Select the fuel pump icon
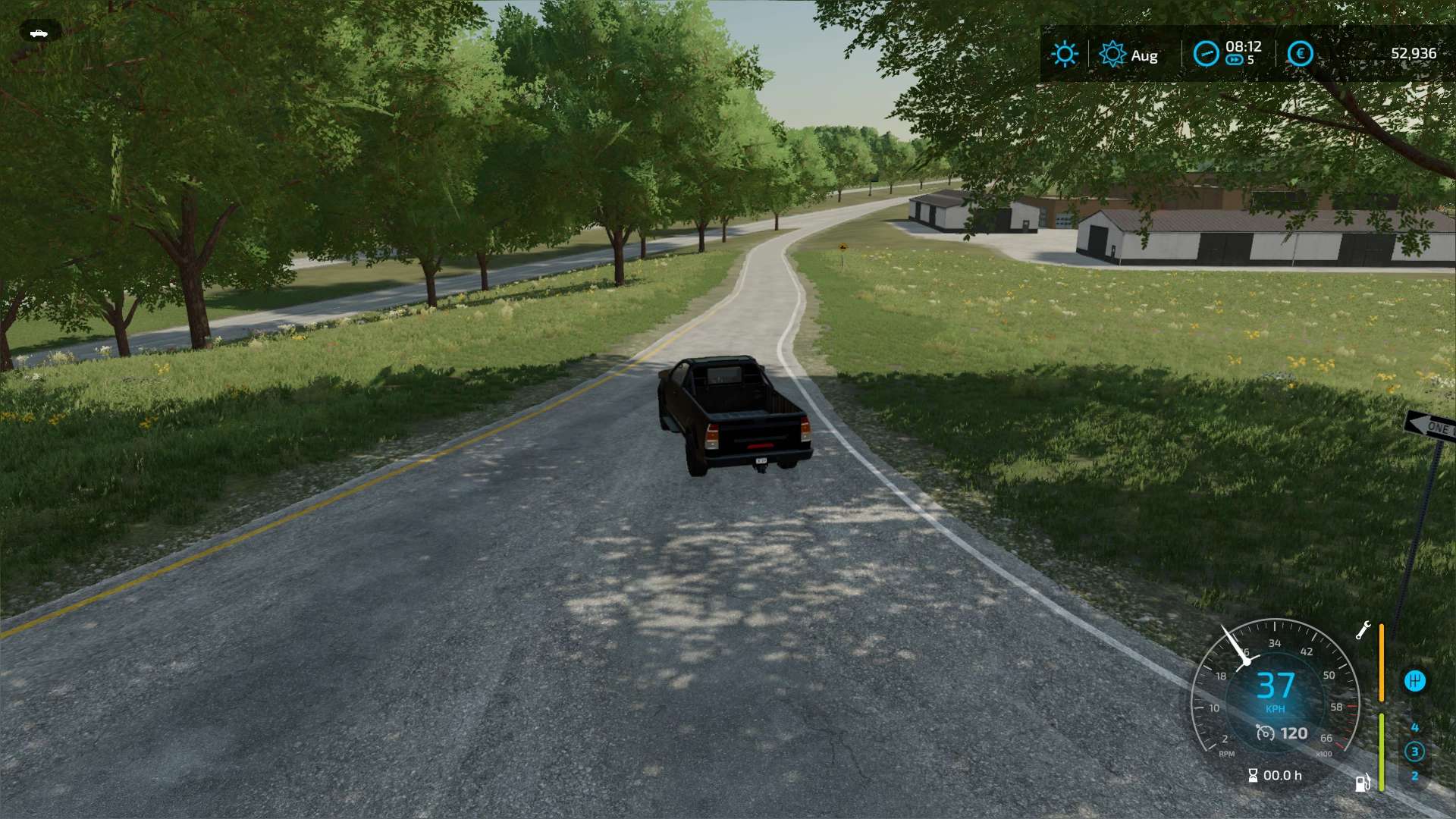1456x819 pixels. click(1363, 783)
